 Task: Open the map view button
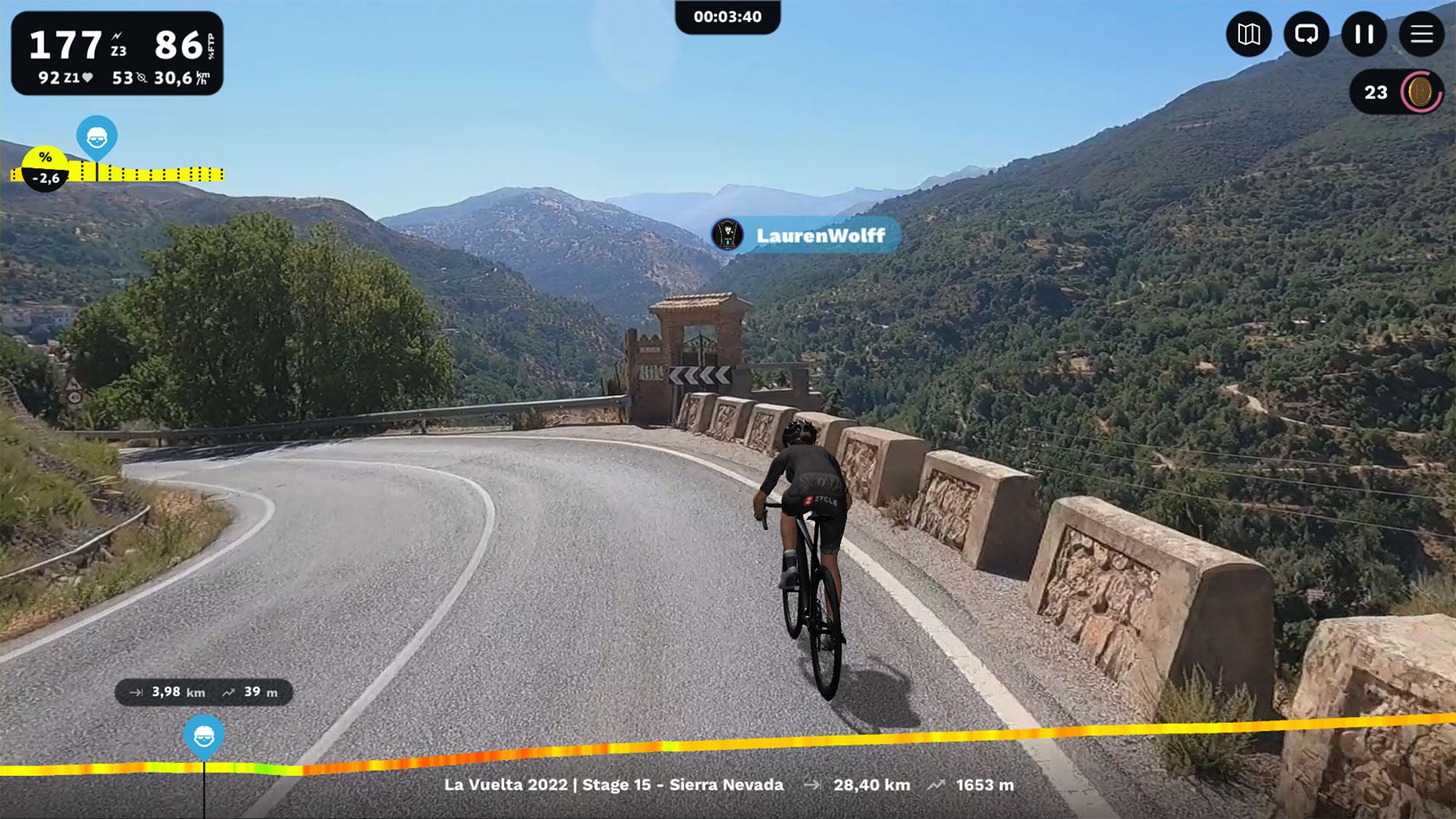click(x=1249, y=34)
